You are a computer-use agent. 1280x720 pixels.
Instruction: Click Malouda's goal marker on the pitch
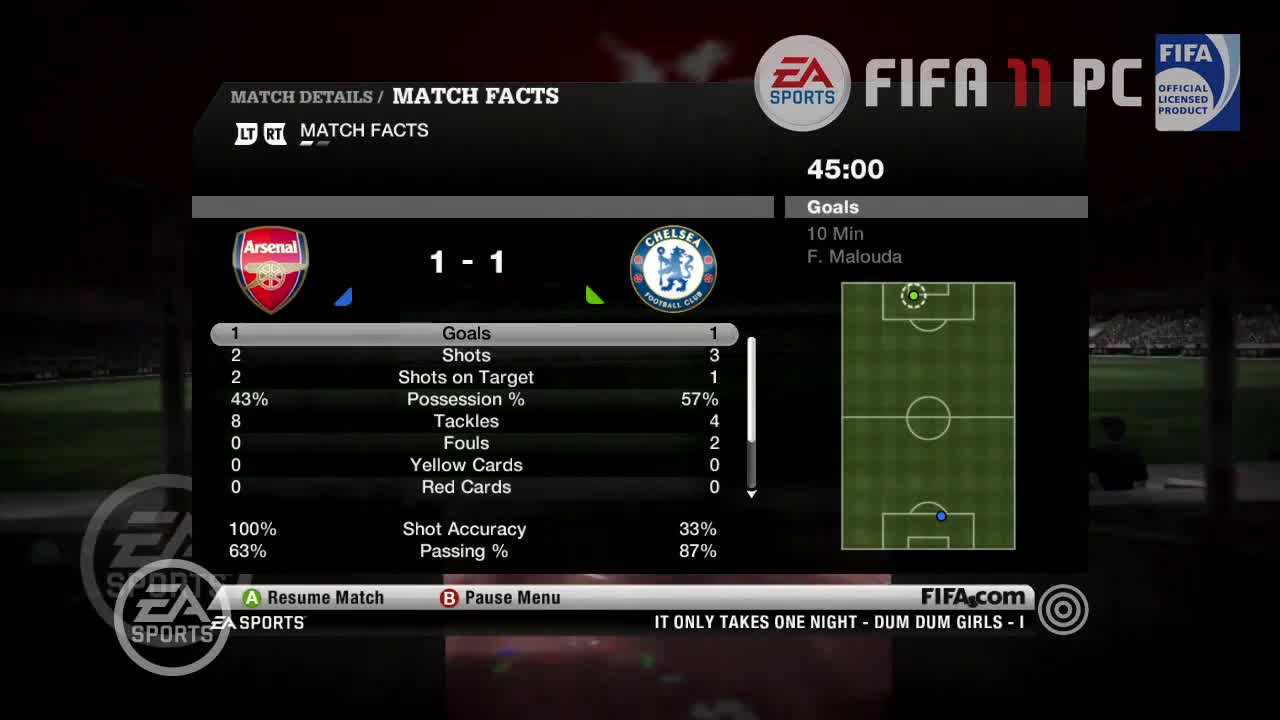click(x=913, y=295)
